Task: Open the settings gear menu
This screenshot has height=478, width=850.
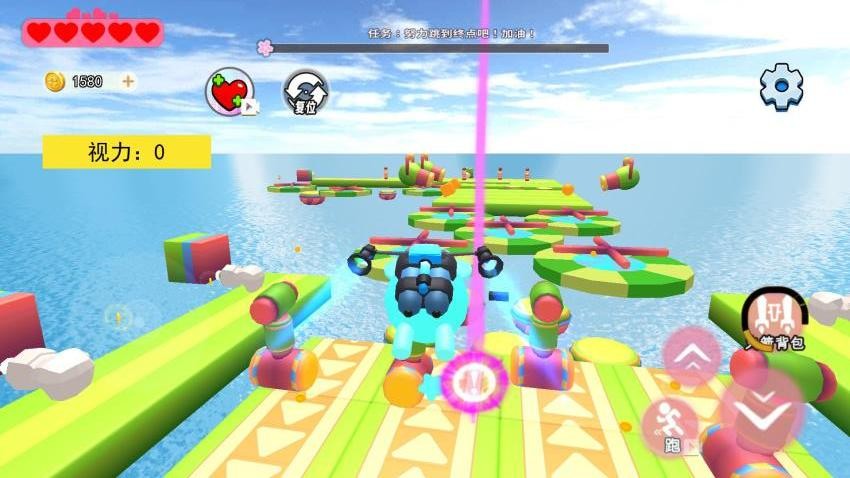Action: click(781, 87)
